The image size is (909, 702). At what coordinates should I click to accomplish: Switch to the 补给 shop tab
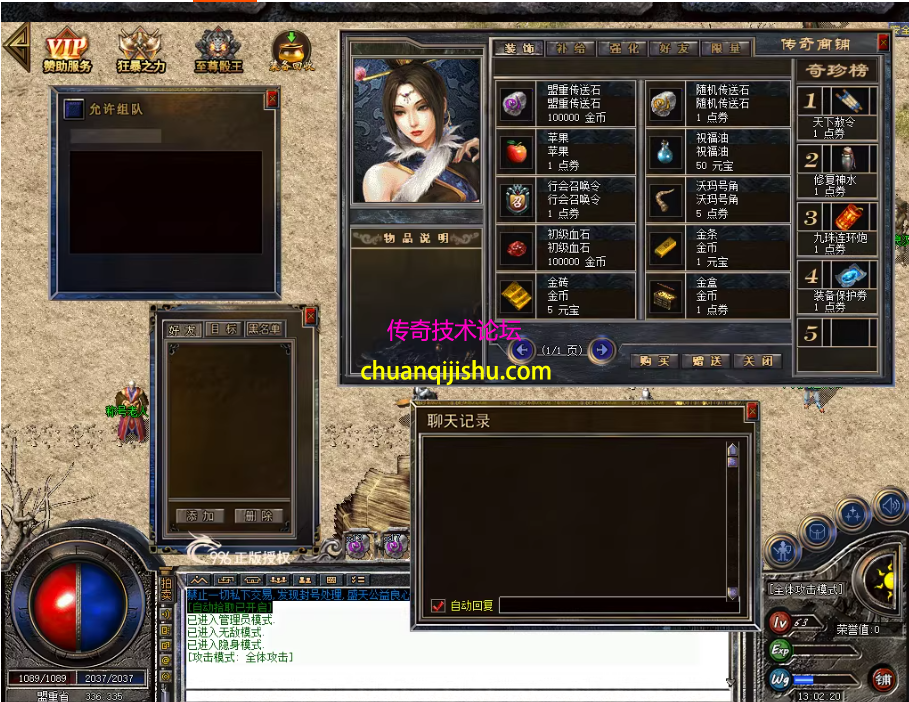[x=571, y=48]
